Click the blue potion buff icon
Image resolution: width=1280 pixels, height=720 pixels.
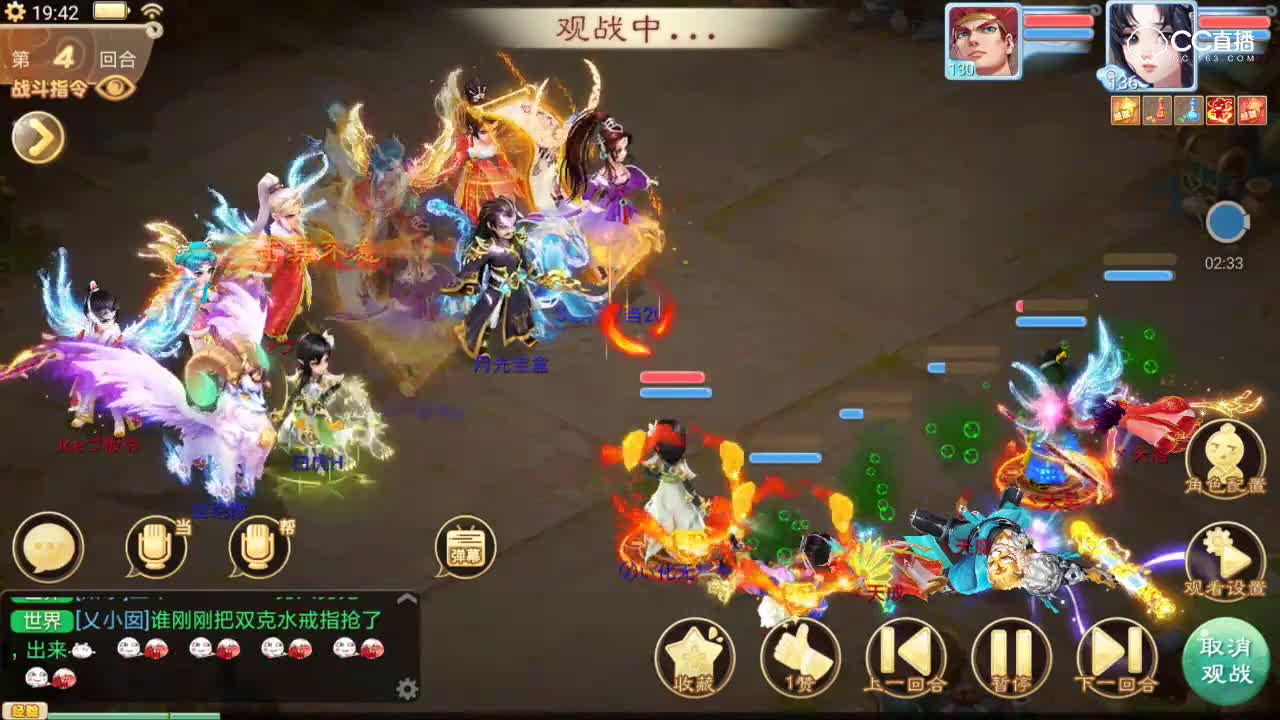coord(1188,110)
